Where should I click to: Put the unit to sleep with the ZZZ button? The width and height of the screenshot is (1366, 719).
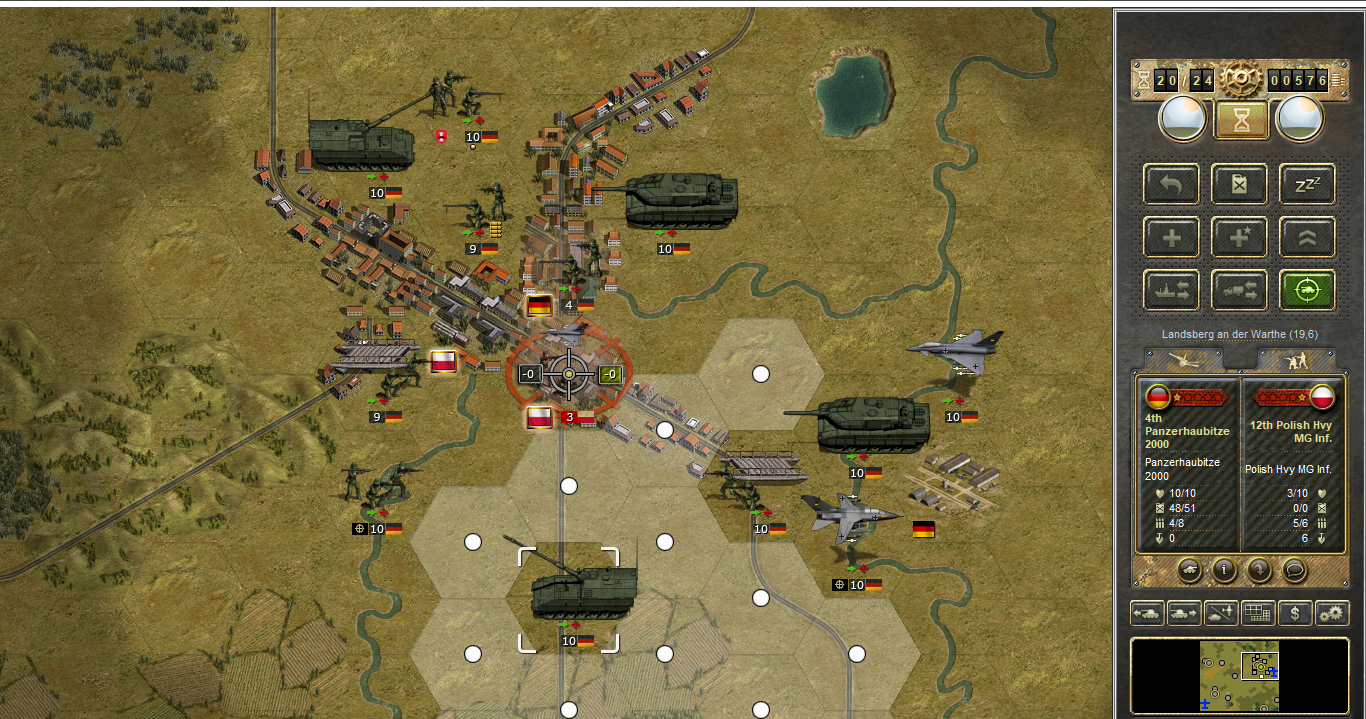point(1307,184)
